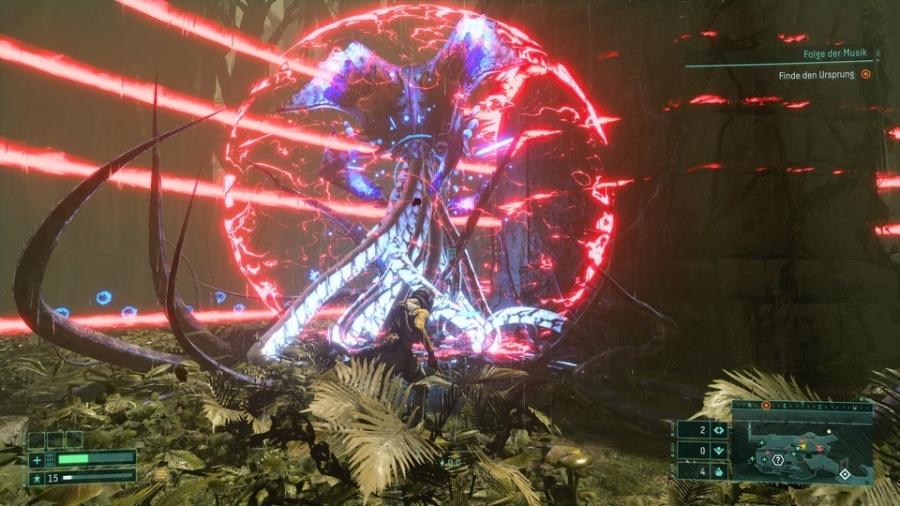Screen dimensions: 900x506
Task: Select the star proficiency icon
Action: (36, 477)
